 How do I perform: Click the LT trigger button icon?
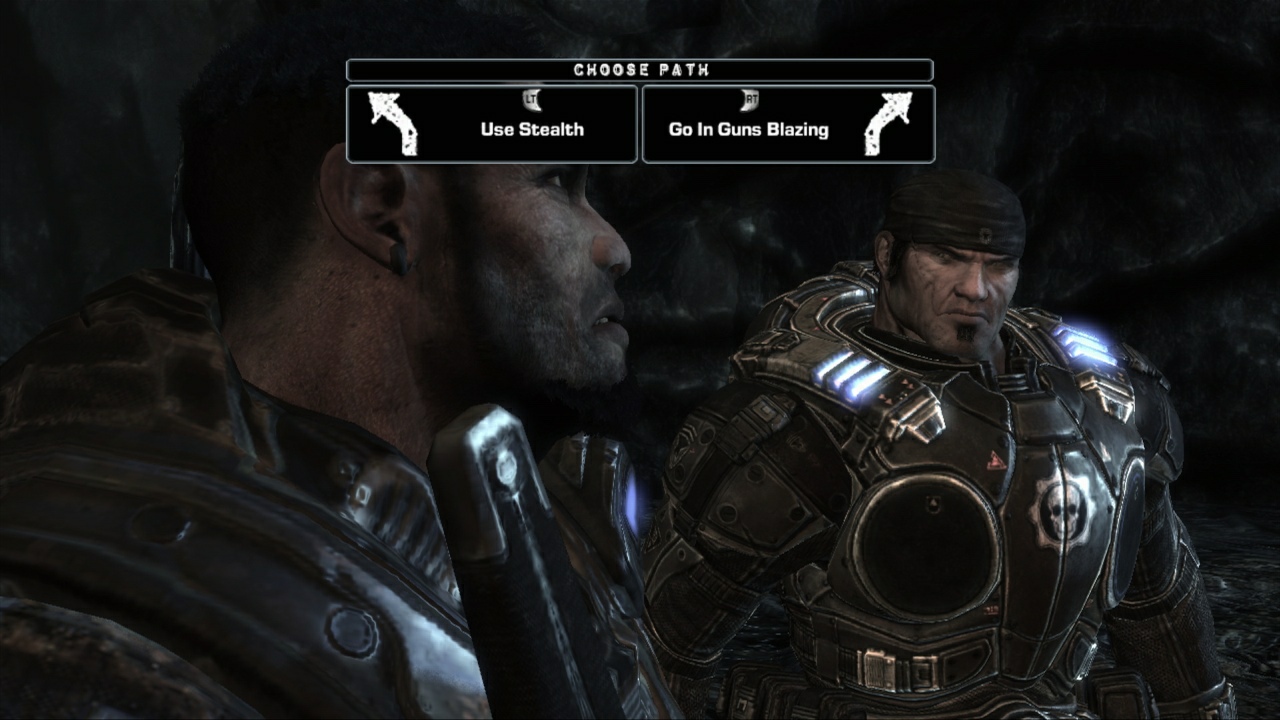pos(530,98)
